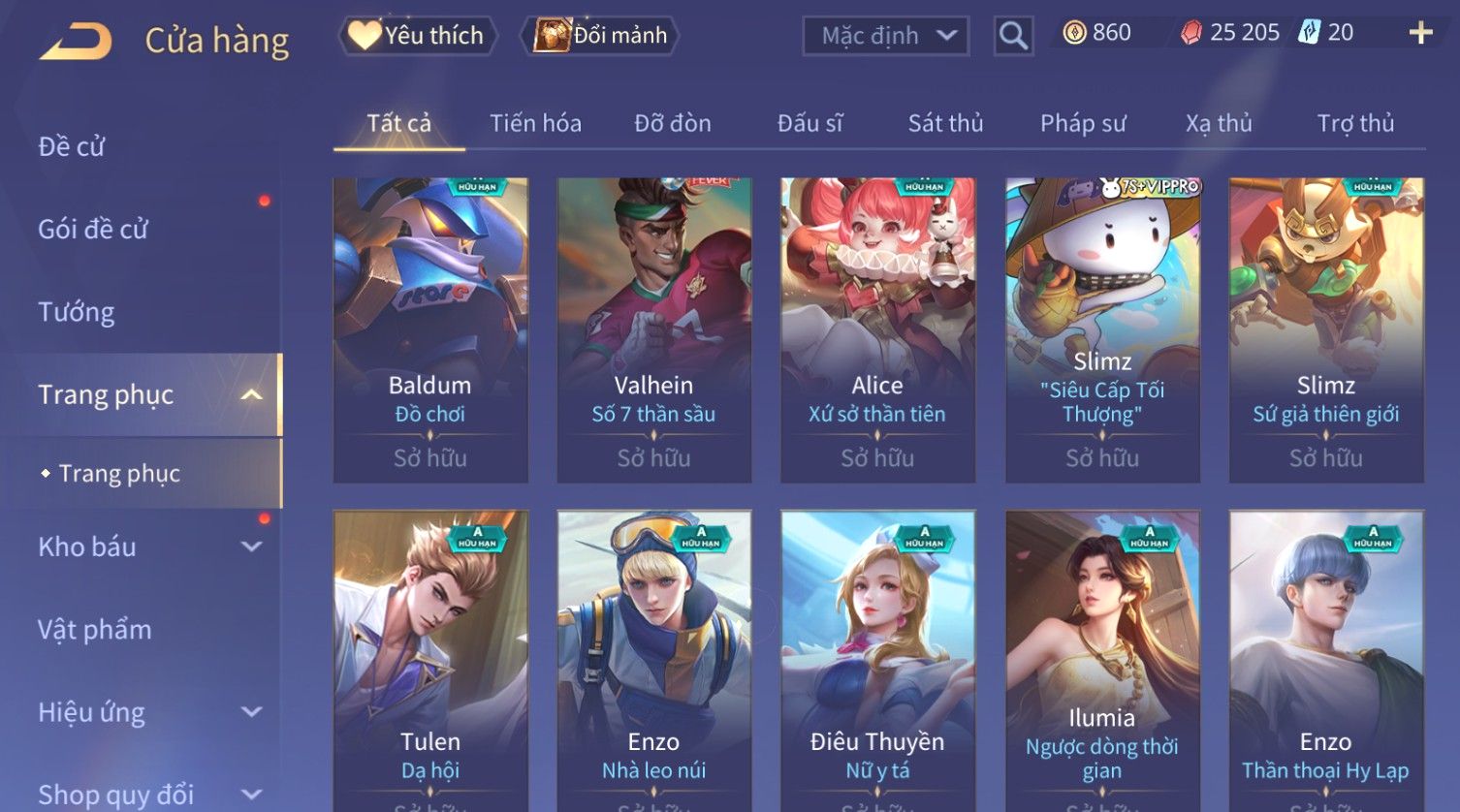1460x812 pixels.
Task: Select the Baldum Đồ chơi skin card
Action: tap(430, 329)
